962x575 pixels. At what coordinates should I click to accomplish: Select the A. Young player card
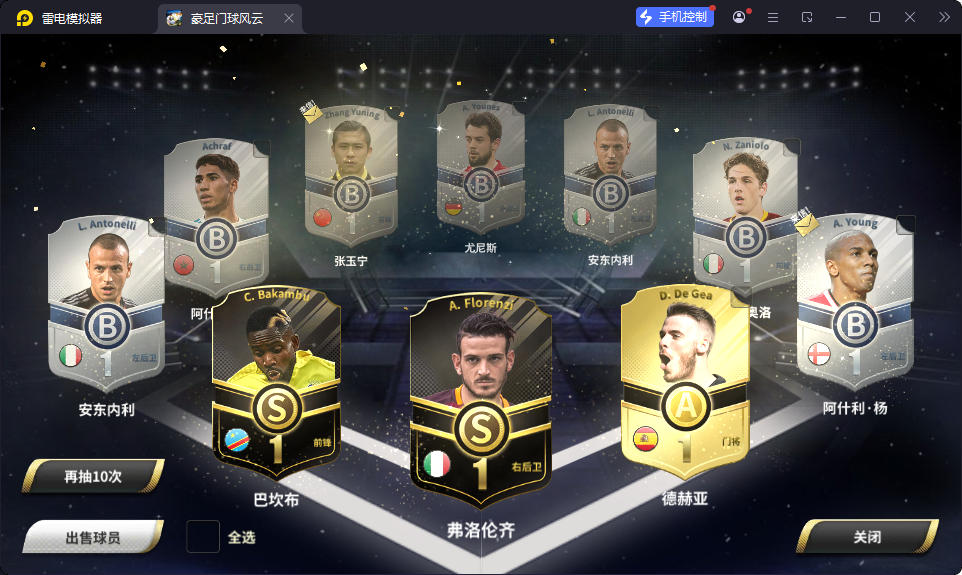[855, 300]
